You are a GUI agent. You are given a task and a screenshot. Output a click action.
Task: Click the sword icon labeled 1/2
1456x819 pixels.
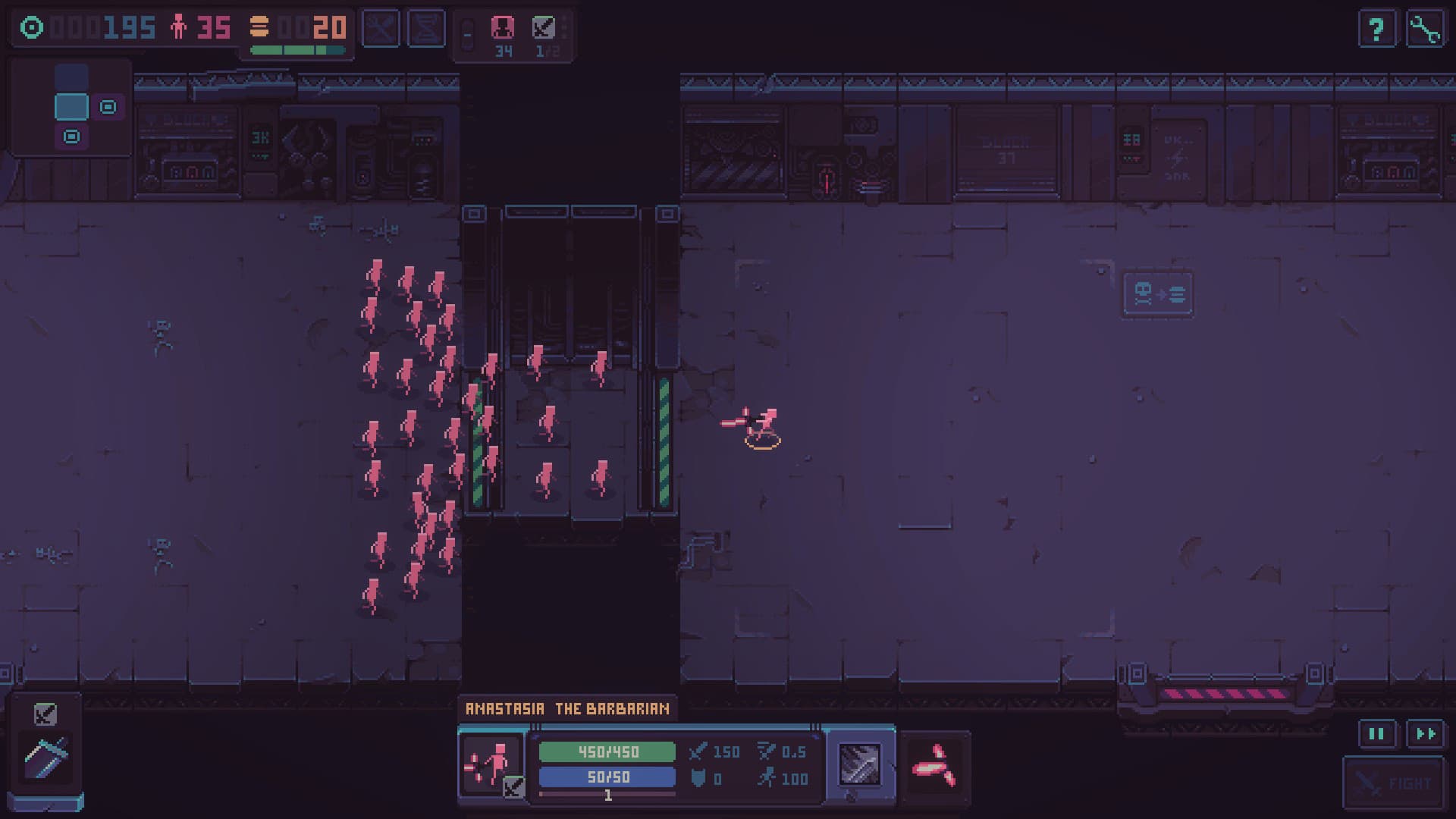(543, 32)
